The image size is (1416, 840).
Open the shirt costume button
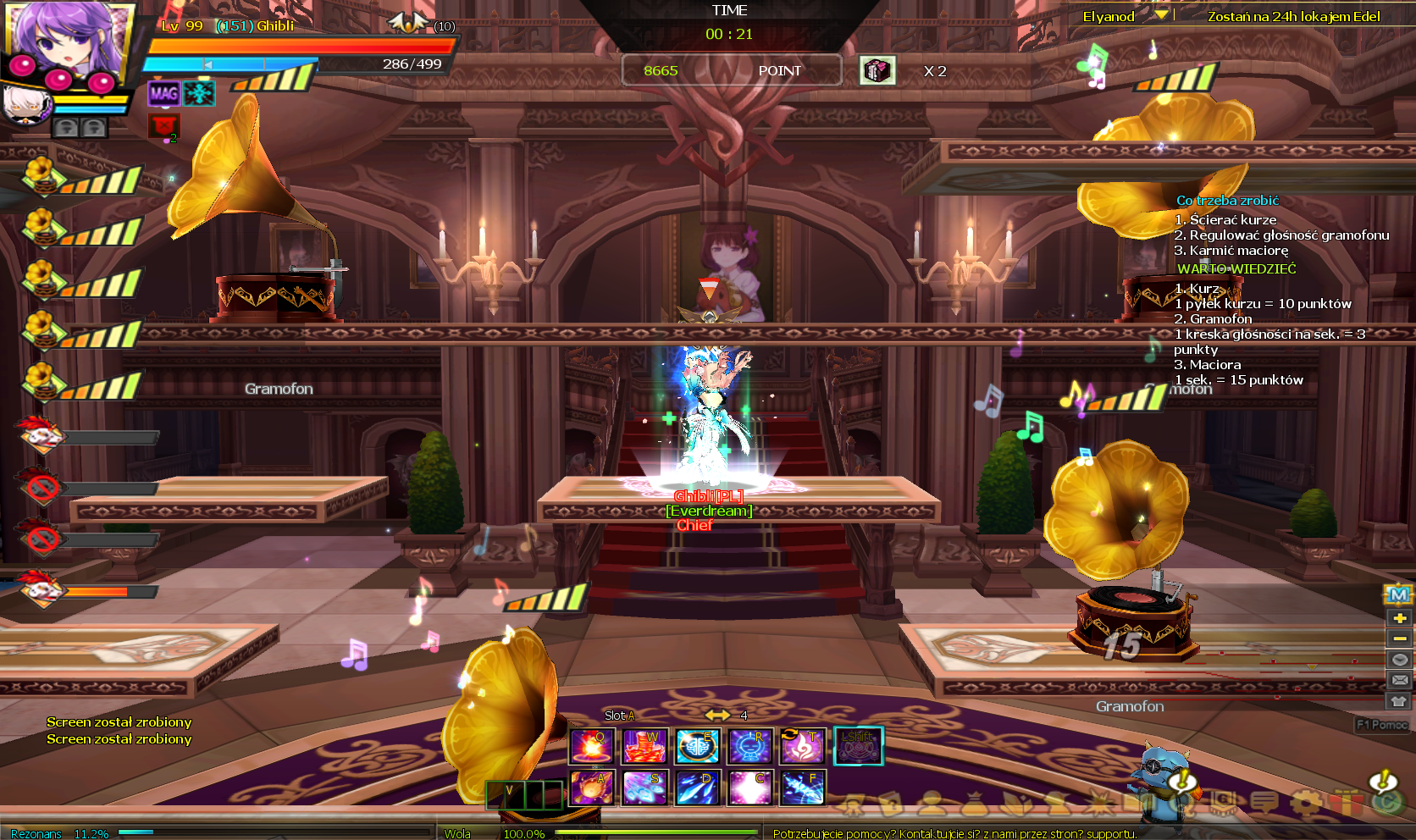(x=1399, y=701)
